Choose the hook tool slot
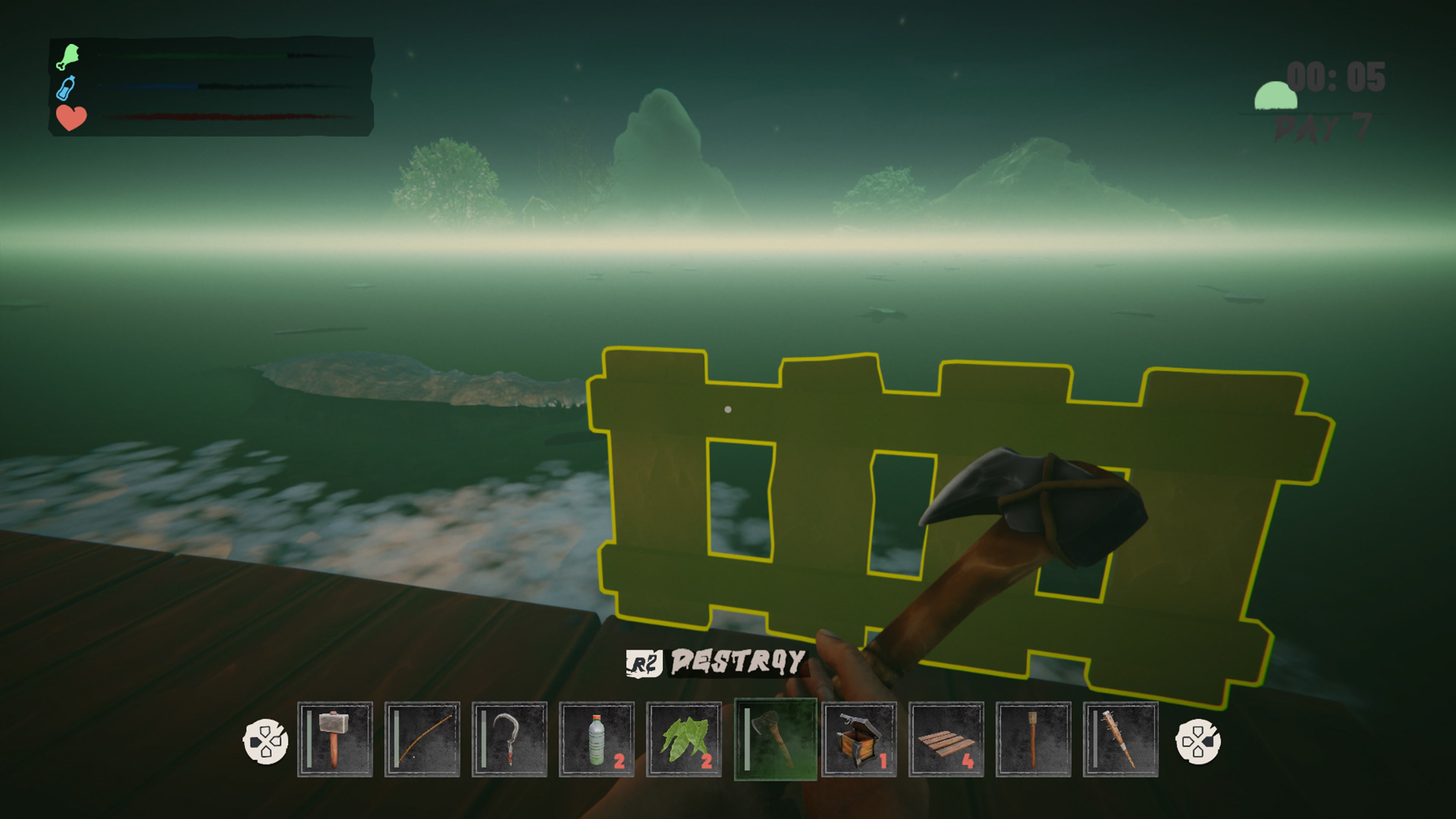Viewport: 1456px width, 819px height. click(509, 739)
